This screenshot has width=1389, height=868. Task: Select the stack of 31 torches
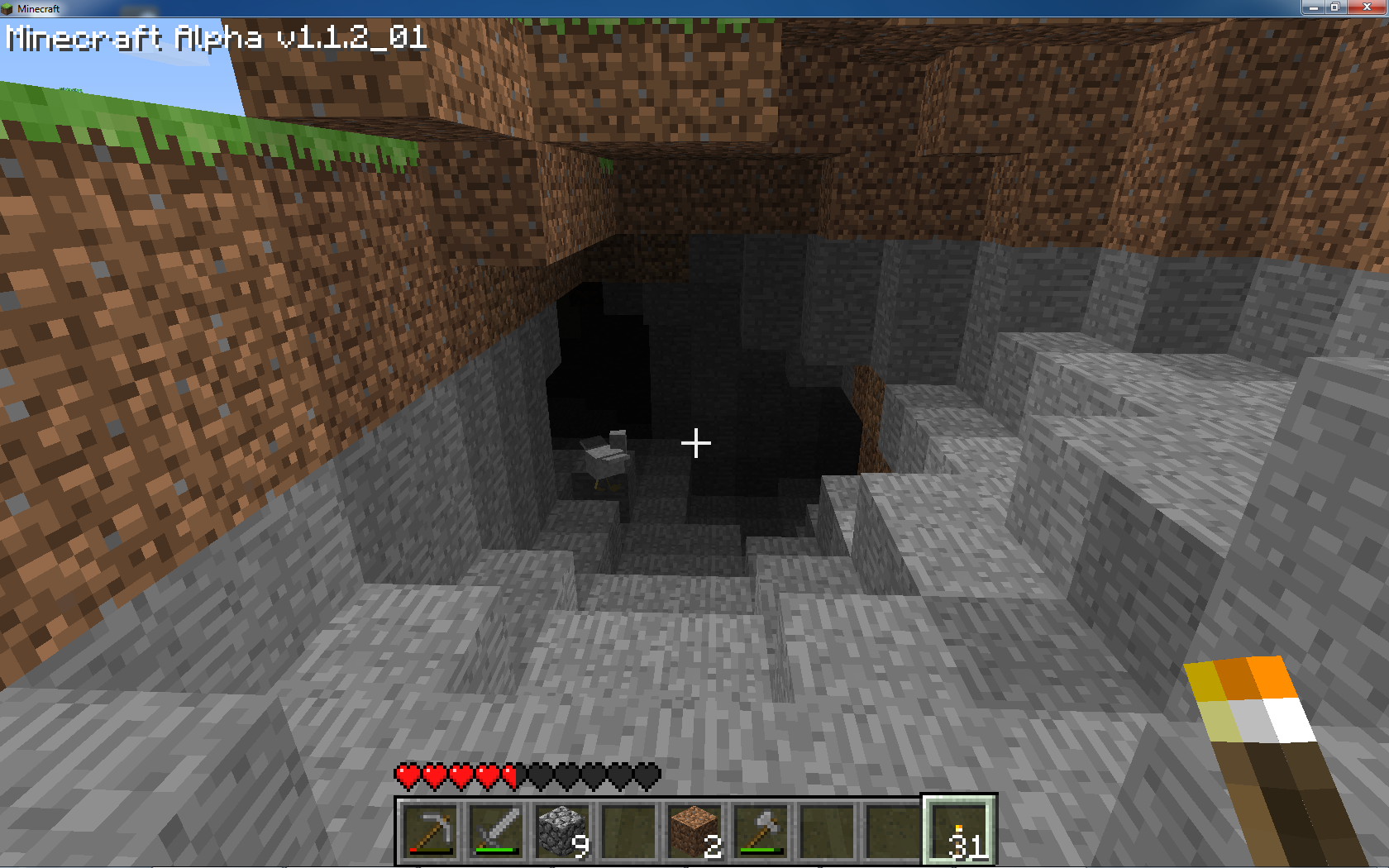click(x=959, y=831)
